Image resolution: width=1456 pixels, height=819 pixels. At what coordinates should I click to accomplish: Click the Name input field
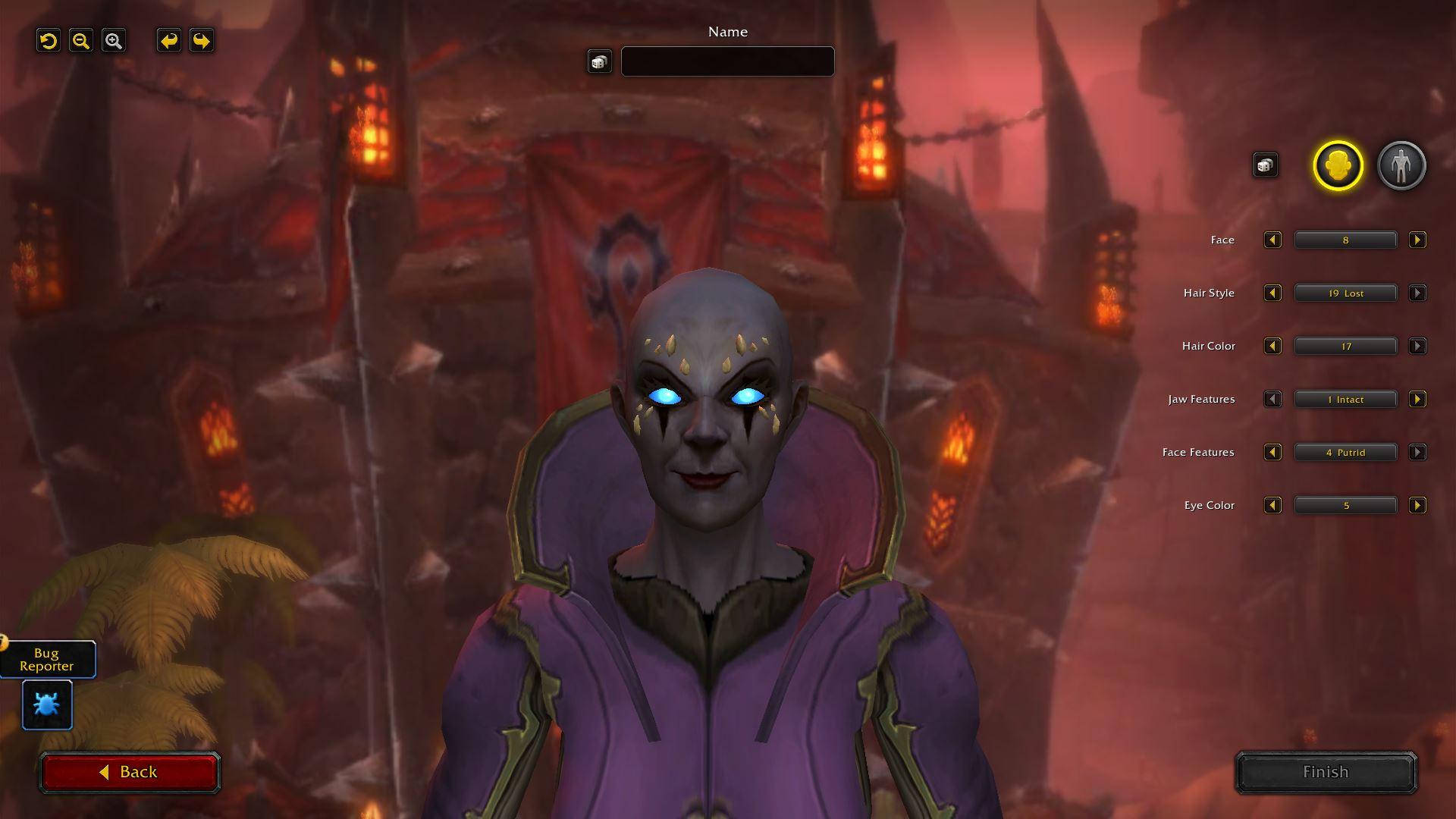pos(726,61)
